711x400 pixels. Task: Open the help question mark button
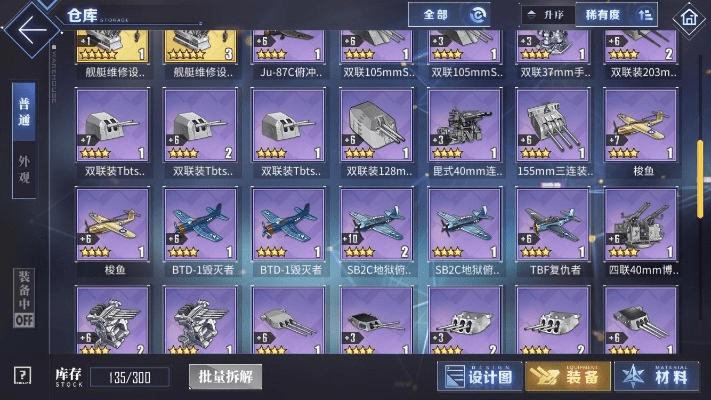[23, 375]
